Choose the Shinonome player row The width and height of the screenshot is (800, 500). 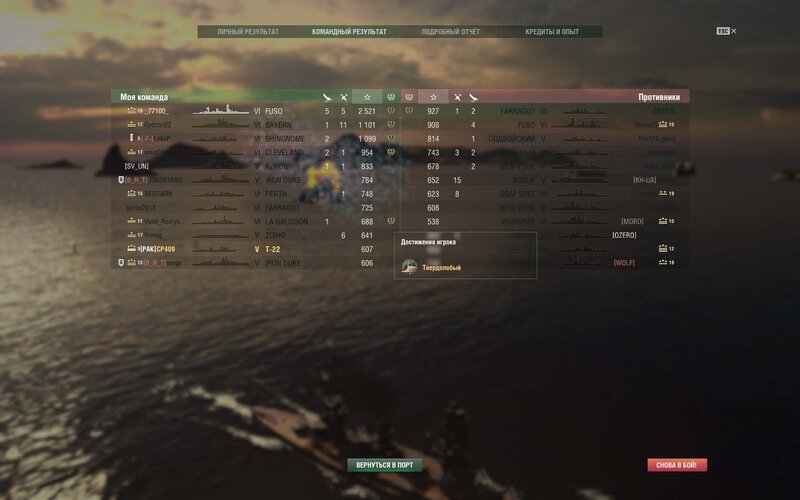[x=240, y=138]
